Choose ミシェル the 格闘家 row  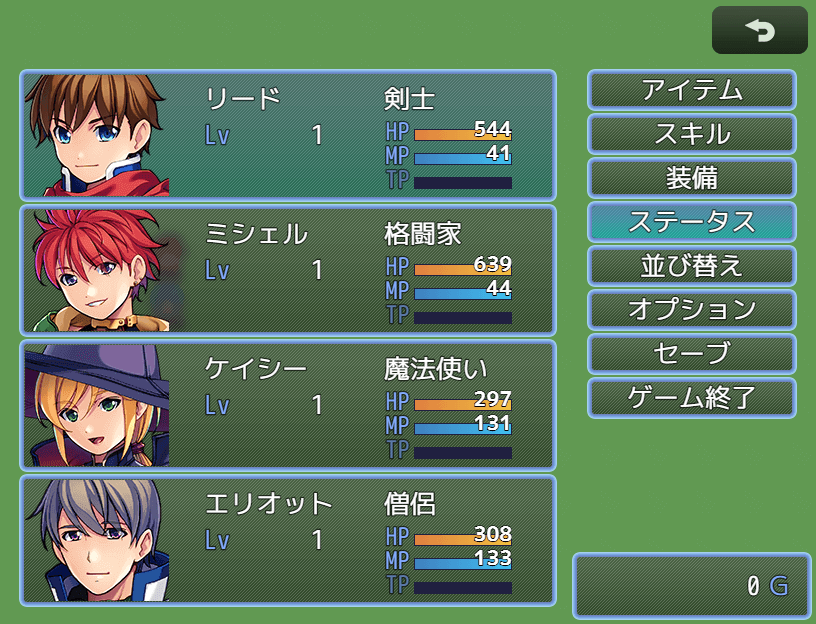tap(287, 270)
